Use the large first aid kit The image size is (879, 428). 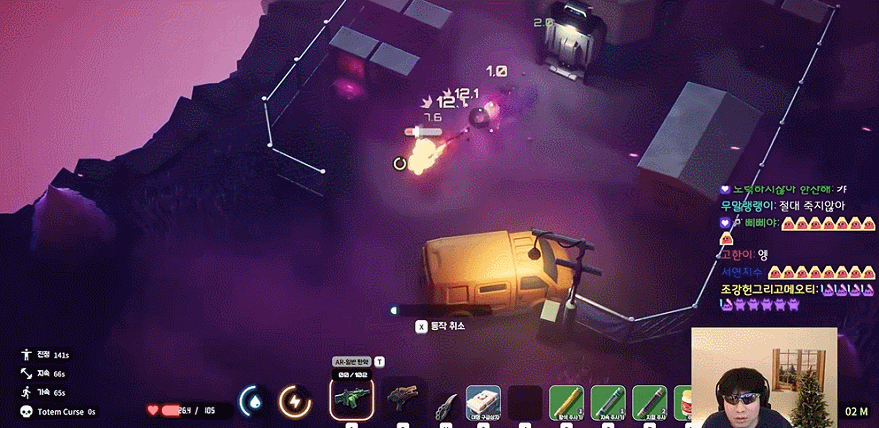(483, 400)
